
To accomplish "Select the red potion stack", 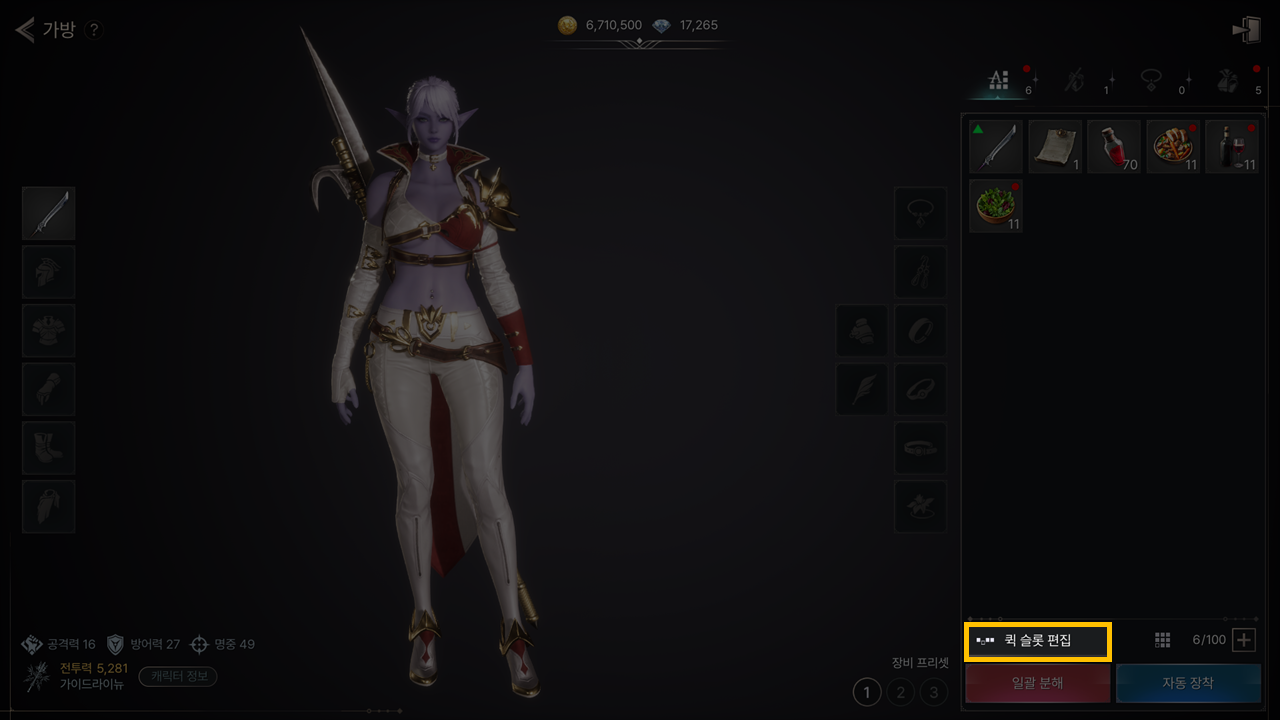I will [1114, 147].
